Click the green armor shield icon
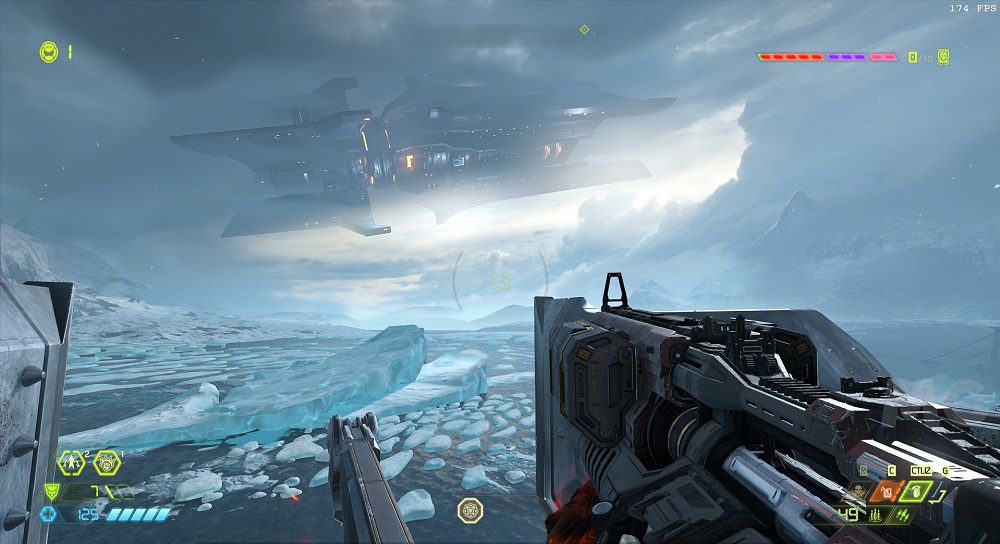This screenshot has width=1000, height=544. click(x=51, y=492)
